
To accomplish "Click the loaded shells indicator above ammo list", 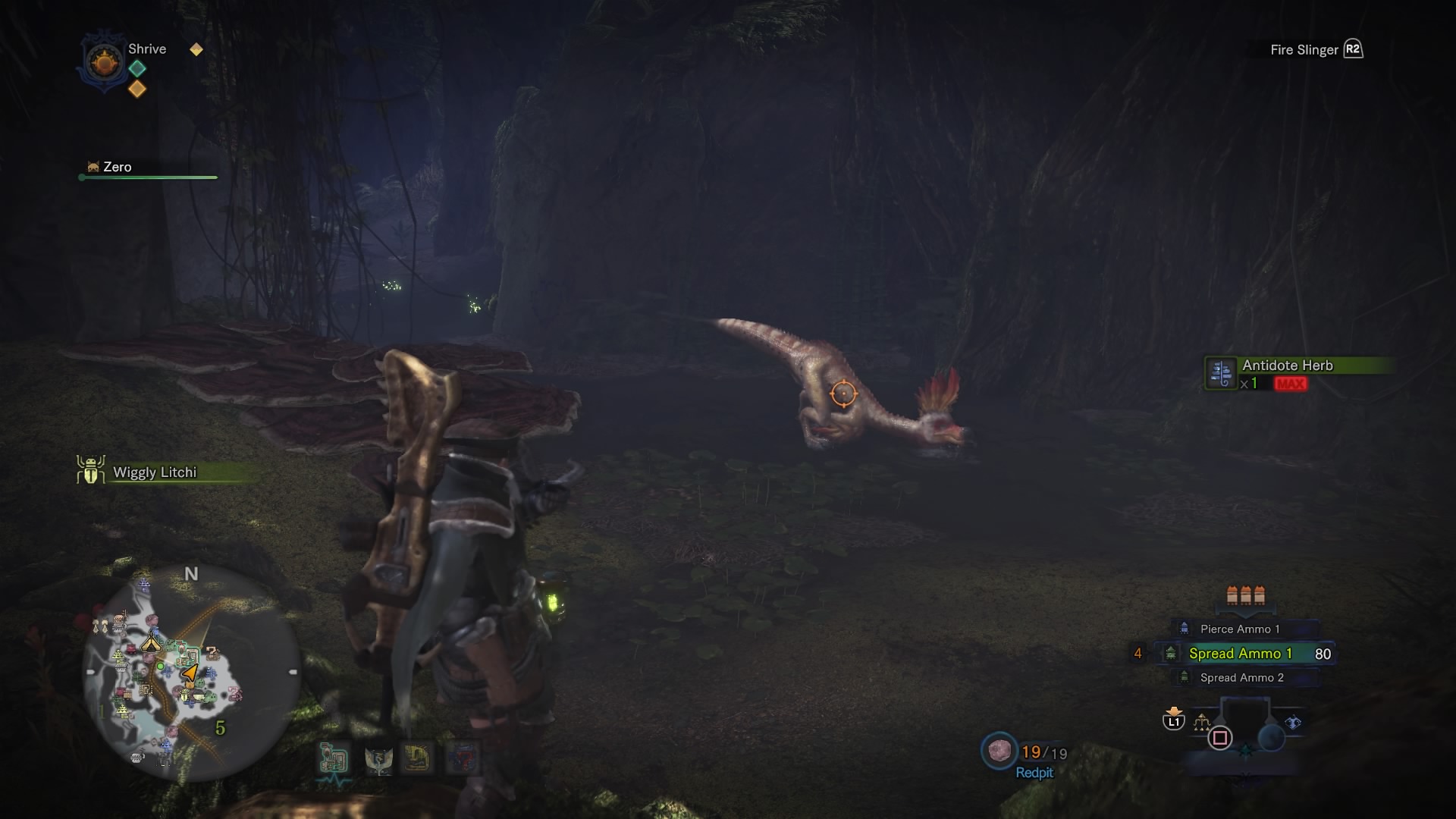I will pyautogui.click(x=1245, y=595).
